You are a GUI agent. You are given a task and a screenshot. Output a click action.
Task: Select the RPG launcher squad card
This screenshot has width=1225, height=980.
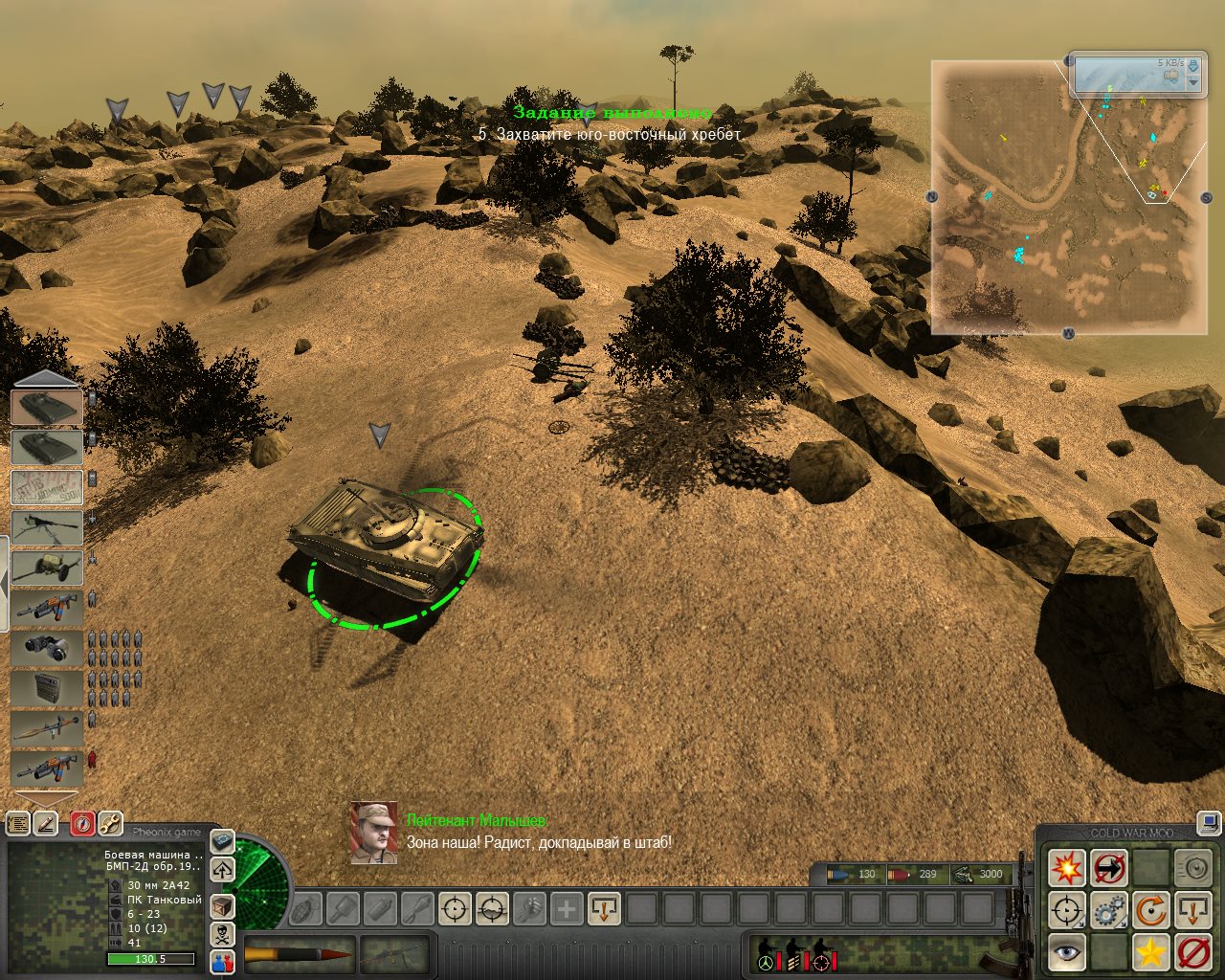(47, 727)
